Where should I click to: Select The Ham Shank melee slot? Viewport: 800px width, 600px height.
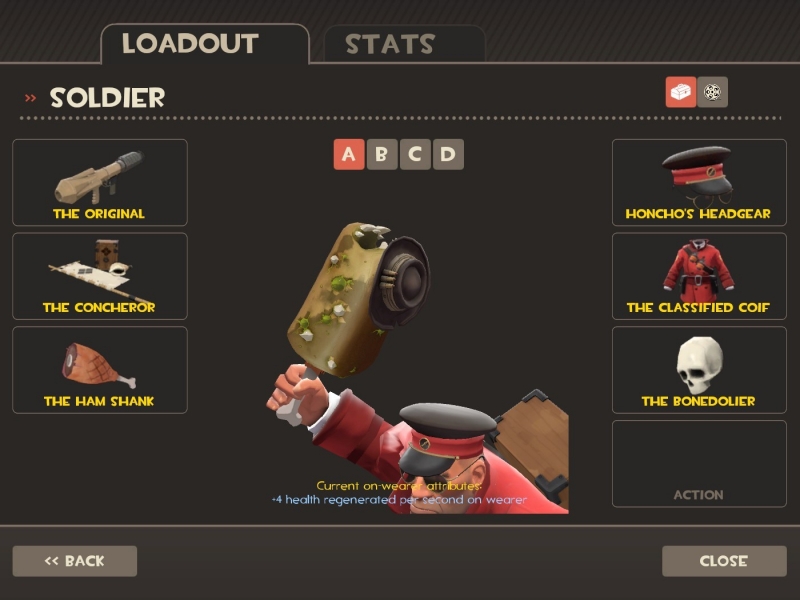99,369
